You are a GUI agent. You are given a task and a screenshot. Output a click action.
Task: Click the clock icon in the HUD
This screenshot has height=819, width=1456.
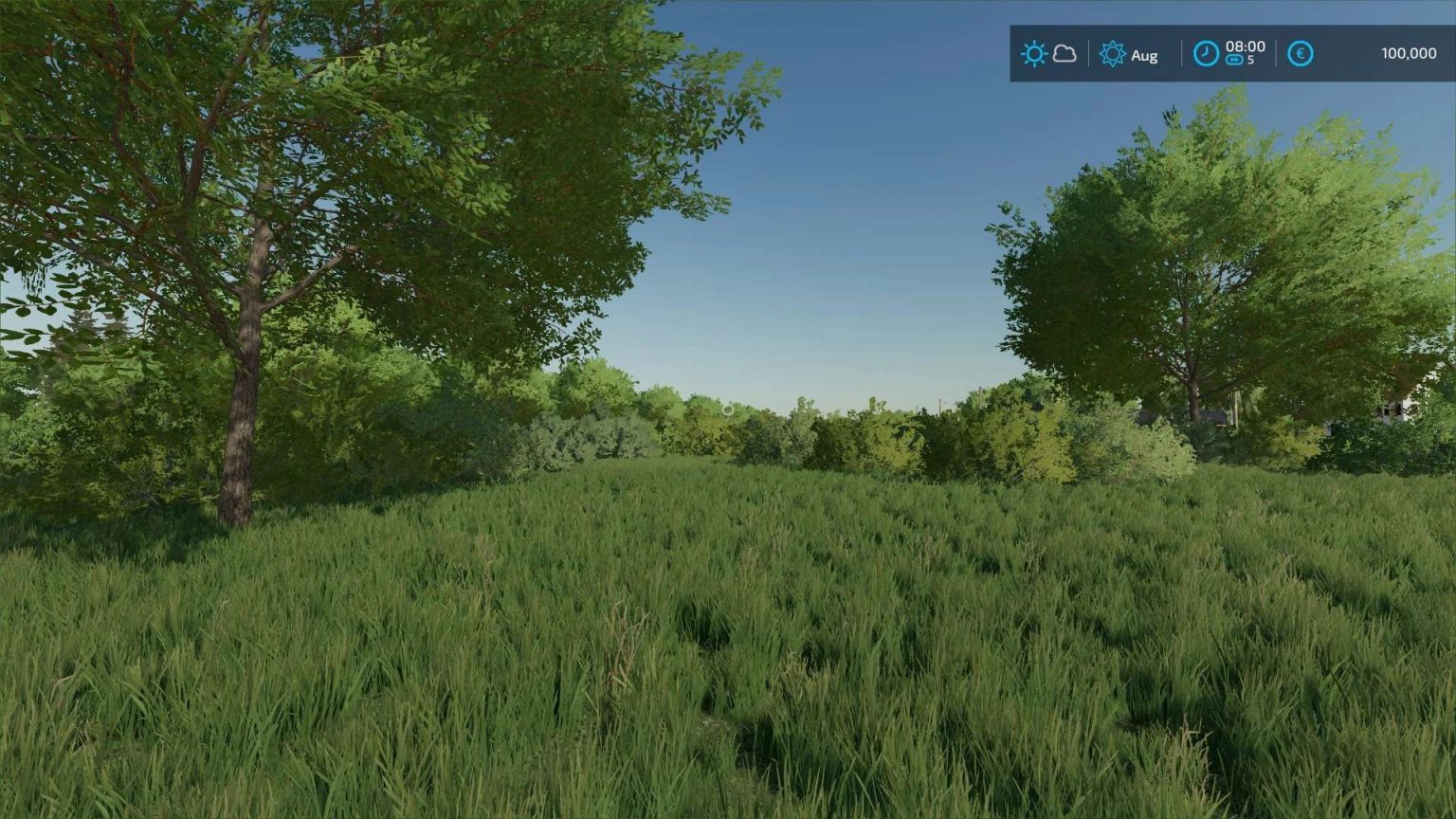pyautogui.click(x=1207, y=54)
